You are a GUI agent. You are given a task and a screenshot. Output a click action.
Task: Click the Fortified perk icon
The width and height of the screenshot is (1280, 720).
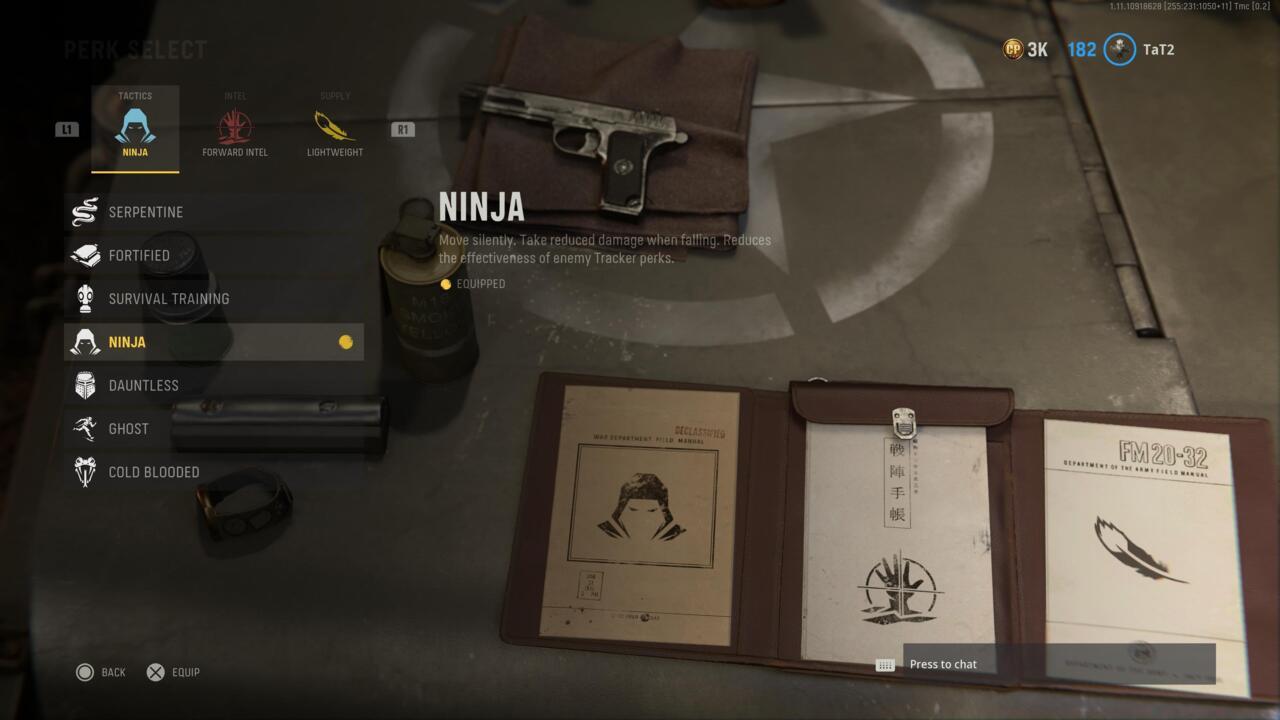click(x=85, y=255)
